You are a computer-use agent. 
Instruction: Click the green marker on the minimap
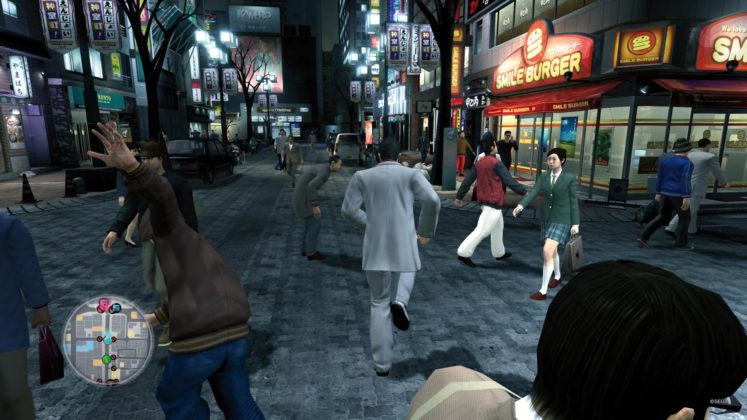tap(106, 359)
